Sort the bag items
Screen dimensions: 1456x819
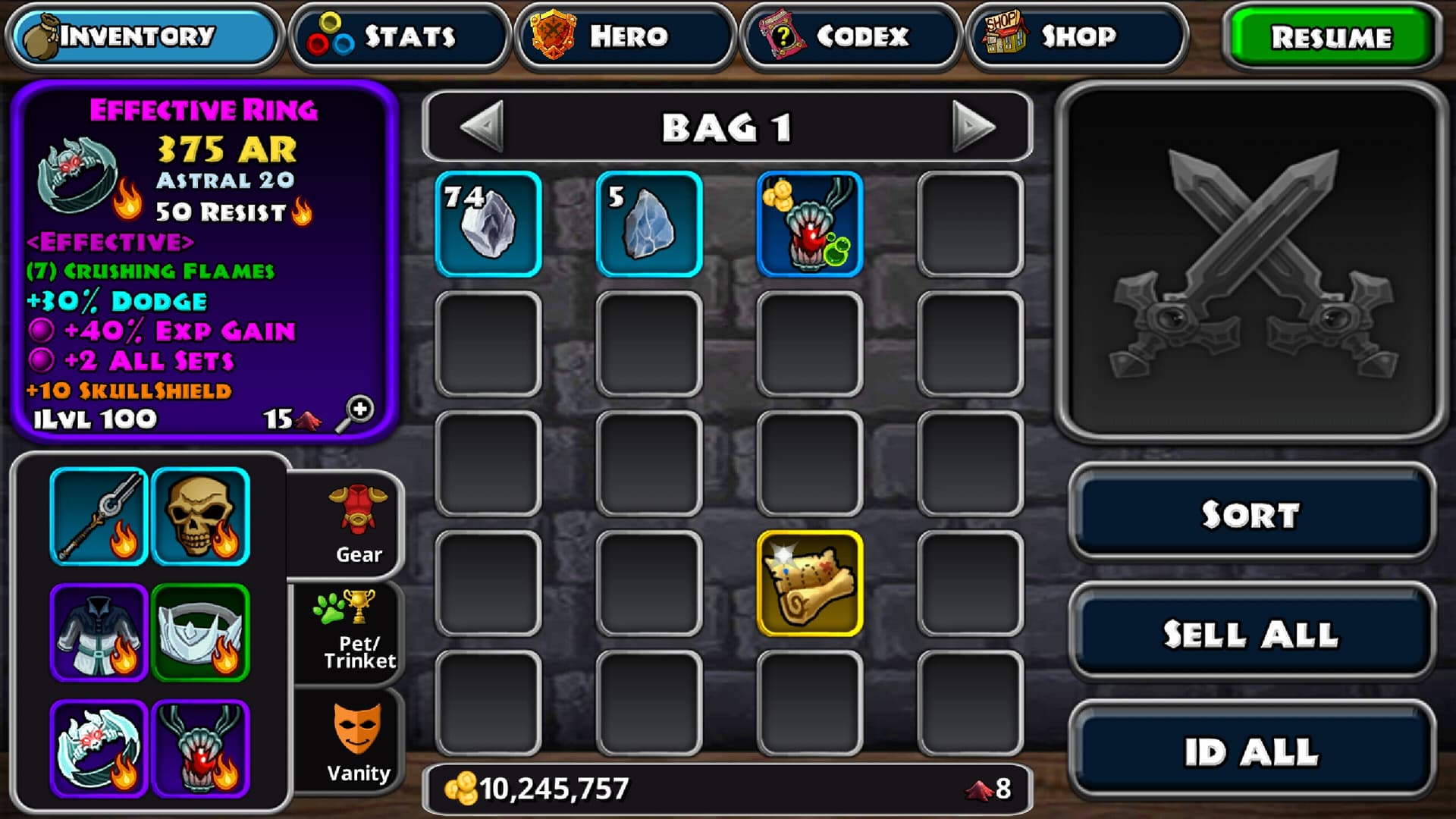click(x=1251, y=514)
